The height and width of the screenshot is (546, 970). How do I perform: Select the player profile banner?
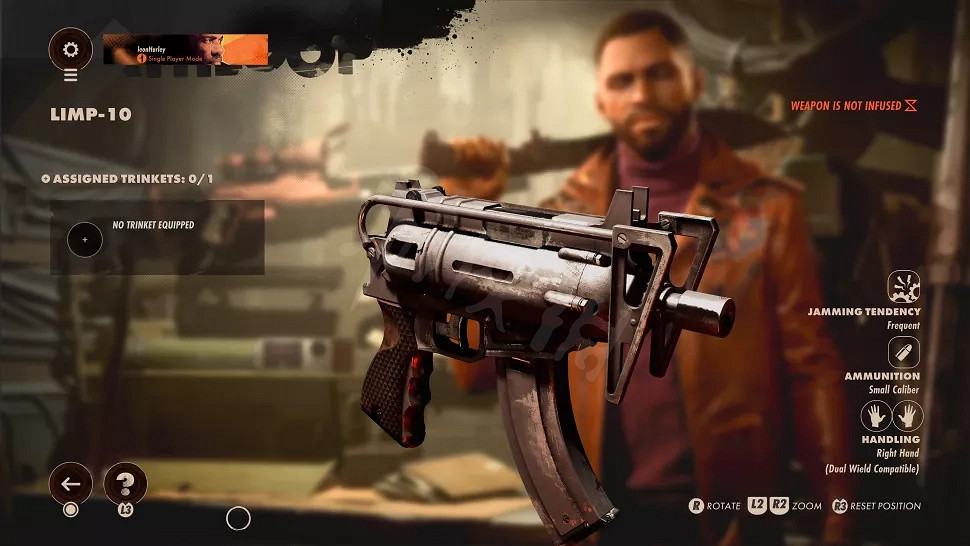[x=185, y=49]
